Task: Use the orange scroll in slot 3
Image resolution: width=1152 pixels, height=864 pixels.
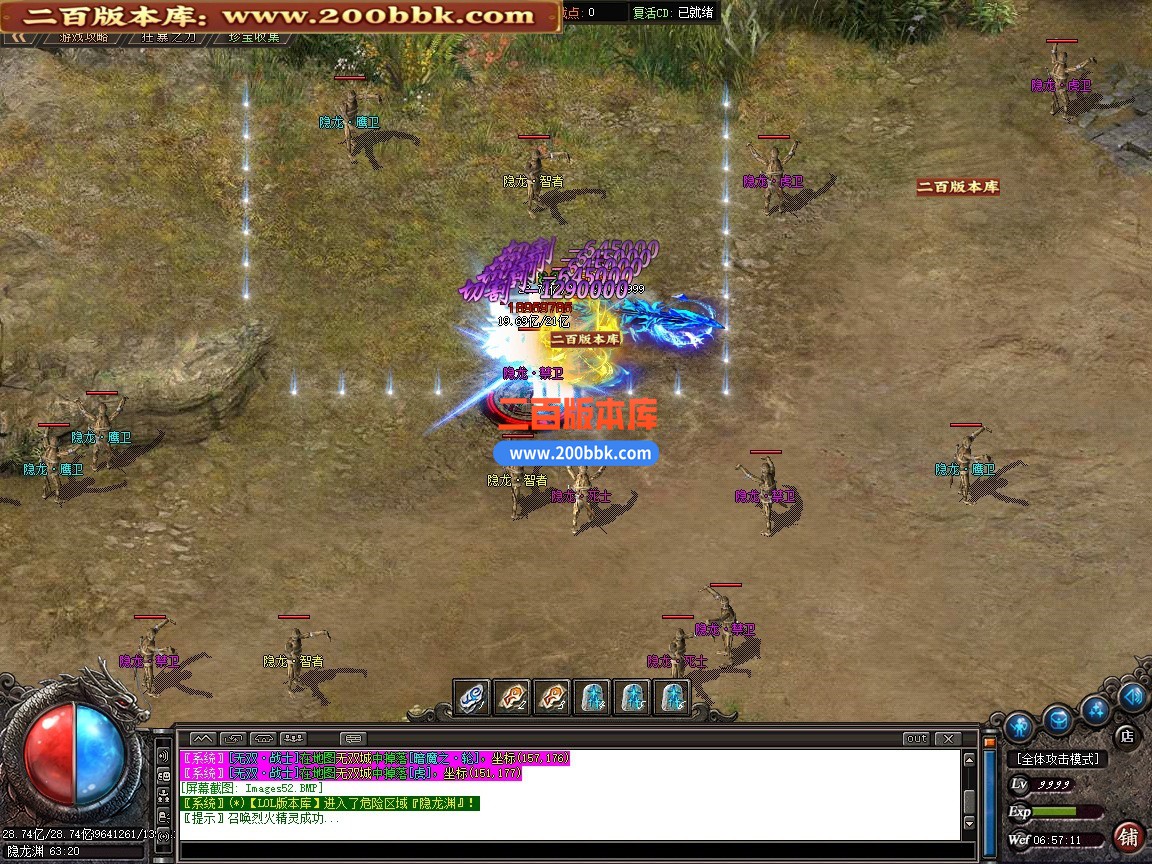Action: click(x=551, y=697)
